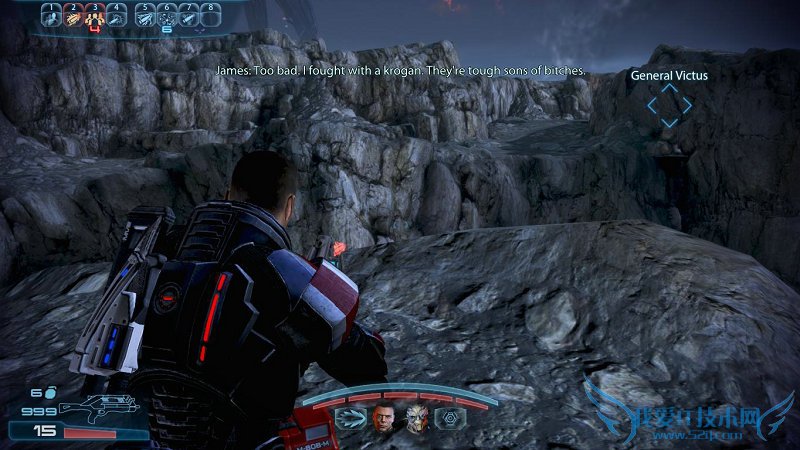
Task: Click the hexagonal squad command icon
Action: coord(449,418)
